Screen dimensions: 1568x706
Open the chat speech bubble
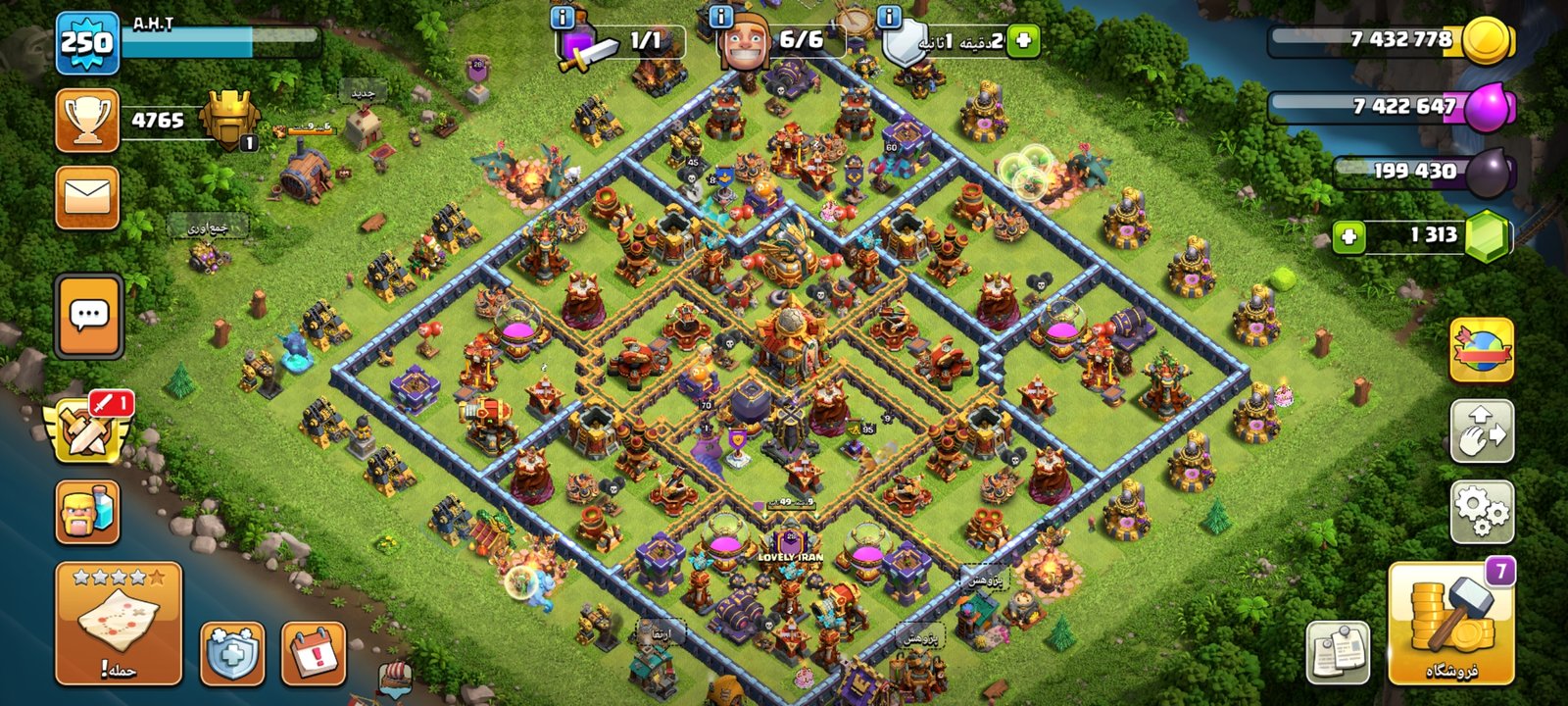click(89, 316)
